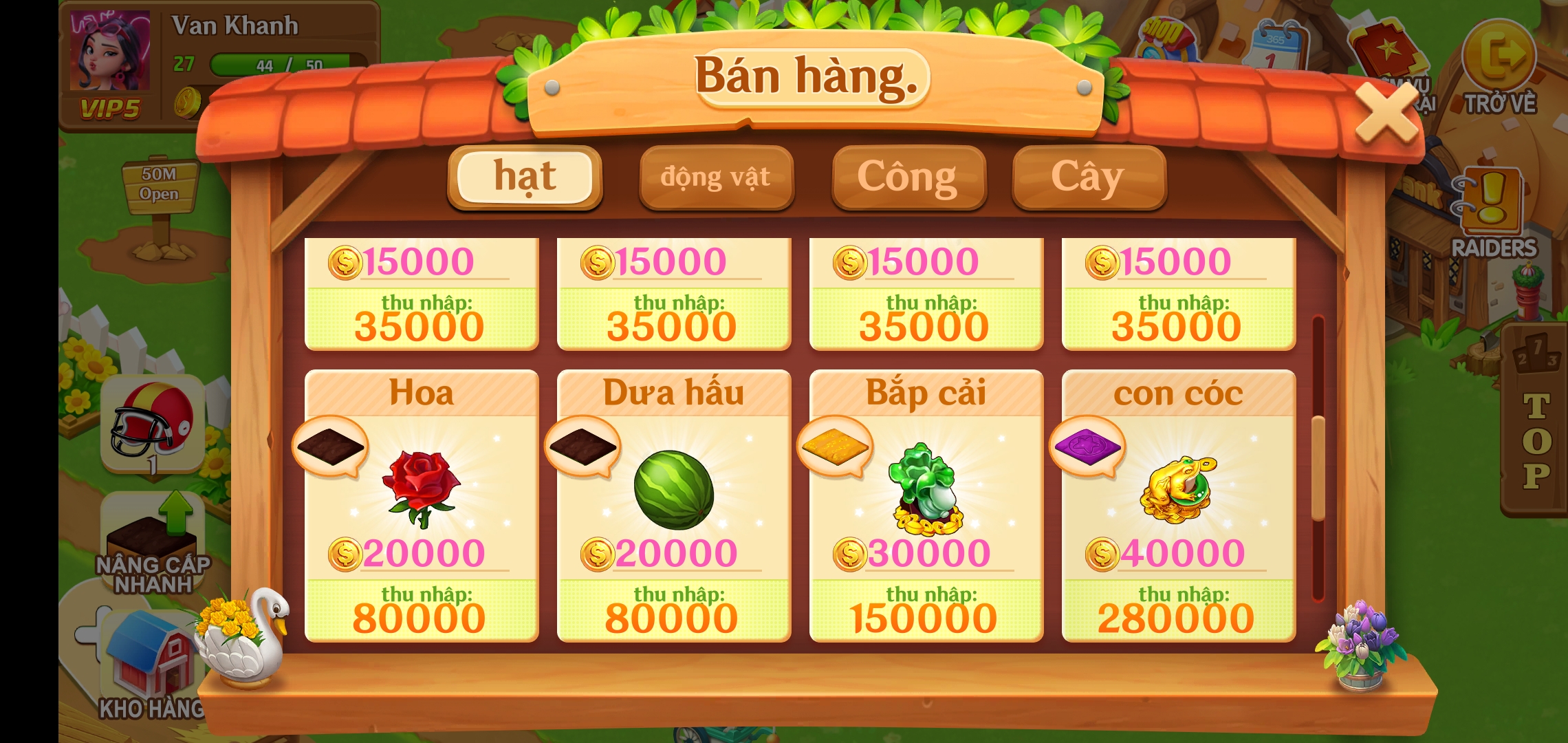1568x743 pixels.
Task: Switch to the động vật tab
Action: click(x=716, y=177)
